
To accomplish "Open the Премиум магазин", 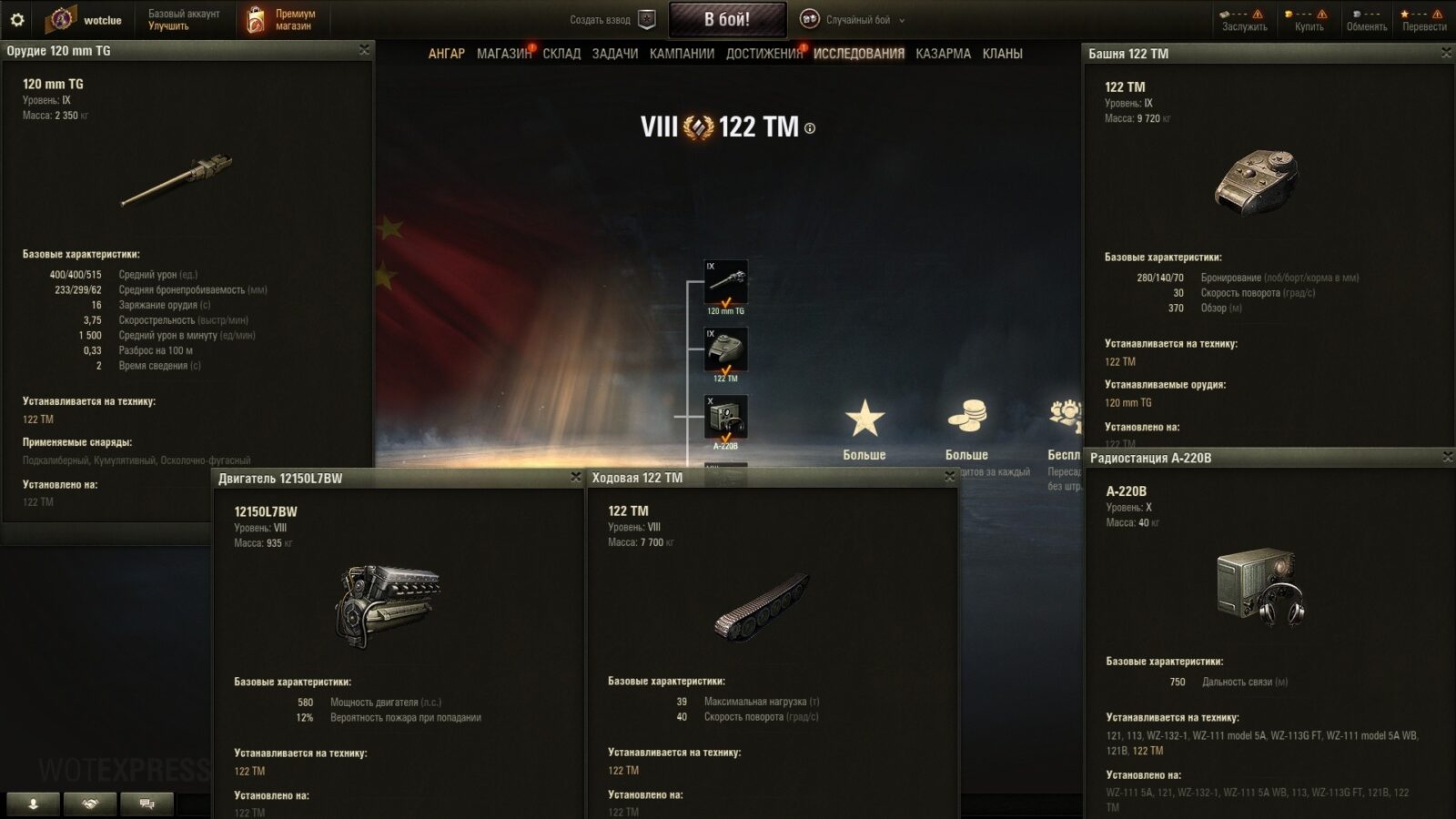I will (282, 19).
